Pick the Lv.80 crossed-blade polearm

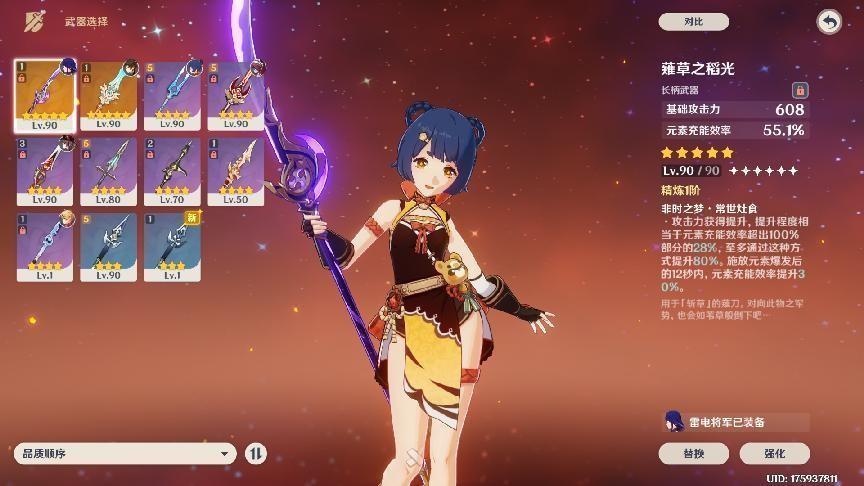pyautogui.click(x=108, y=171)
